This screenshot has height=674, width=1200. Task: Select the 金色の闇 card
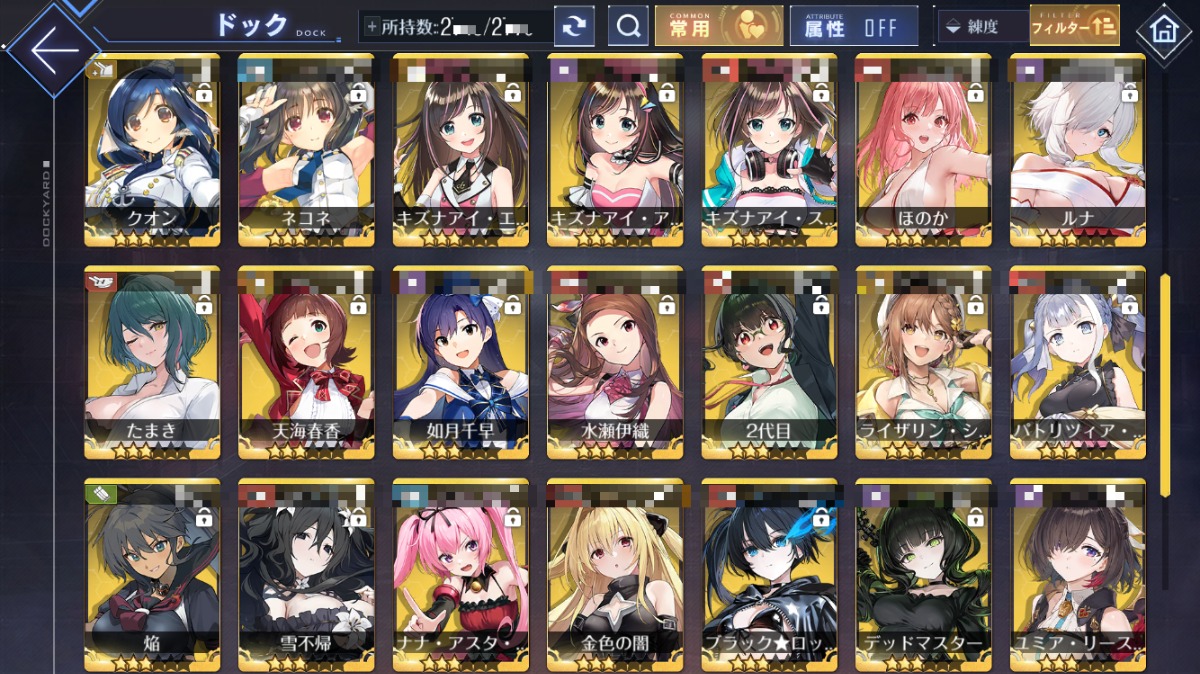tap(615, 575)
